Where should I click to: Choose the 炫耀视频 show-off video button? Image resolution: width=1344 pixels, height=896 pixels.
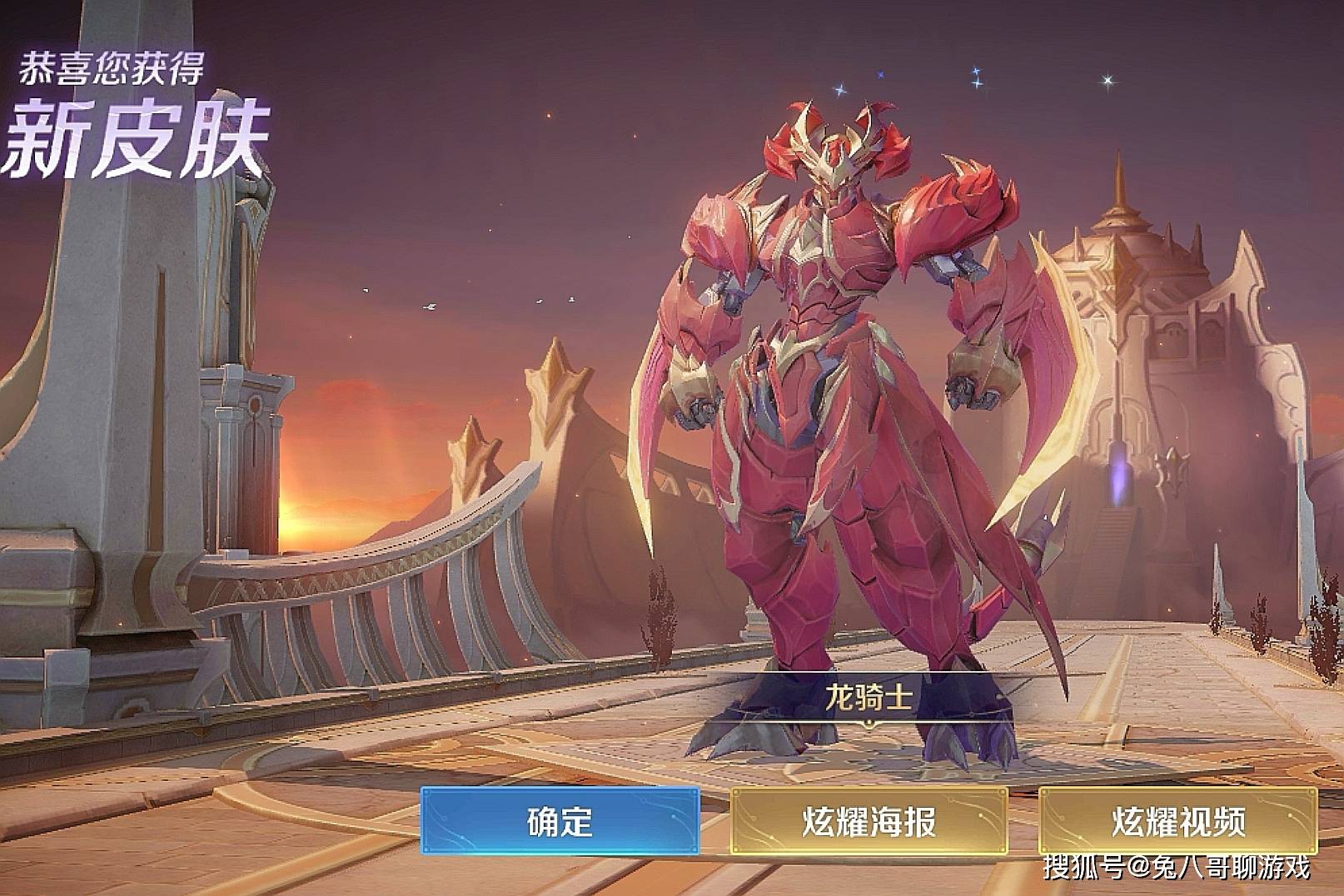1177,821
